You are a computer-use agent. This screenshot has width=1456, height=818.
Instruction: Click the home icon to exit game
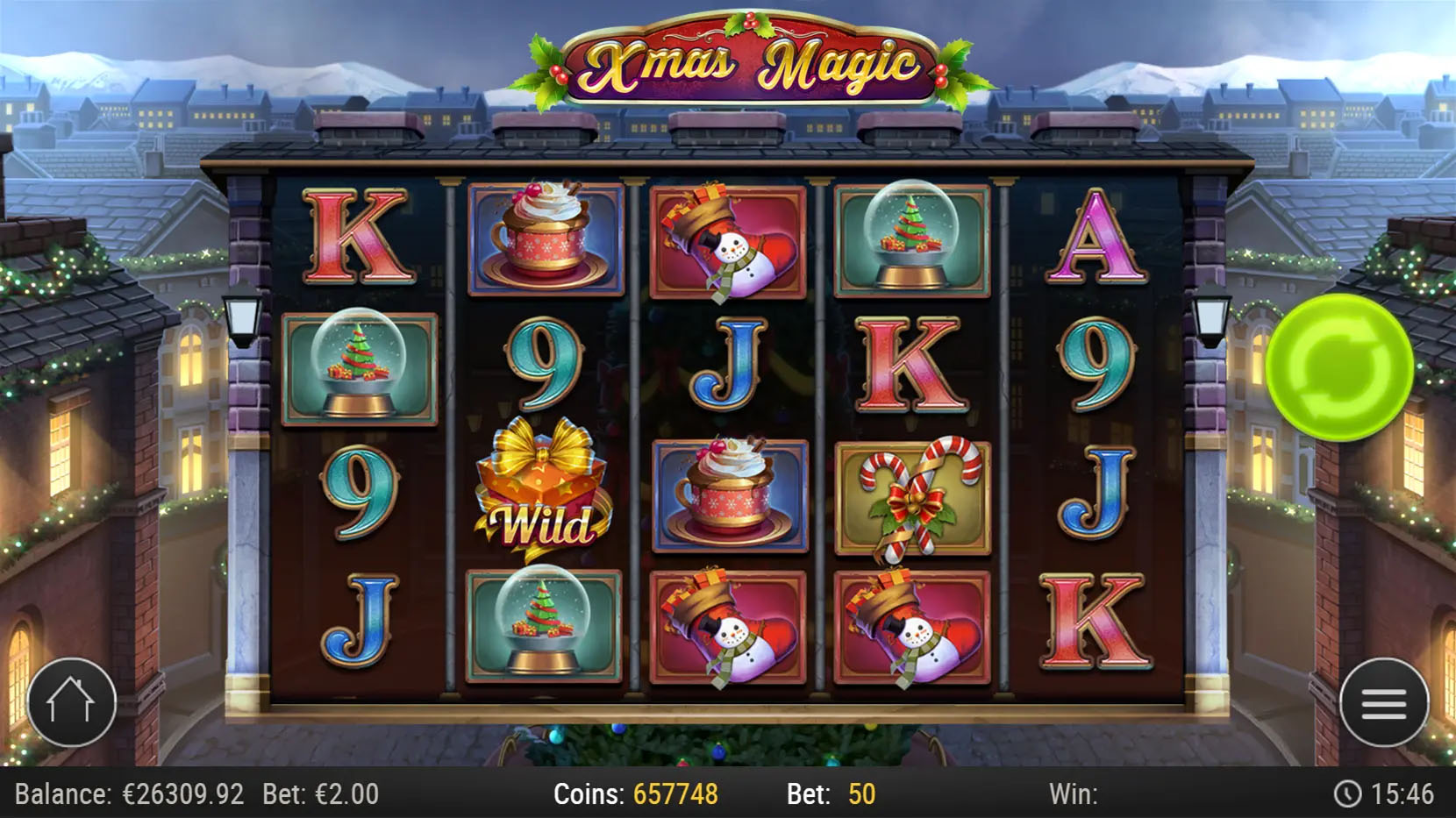click(x=72, y=701)
